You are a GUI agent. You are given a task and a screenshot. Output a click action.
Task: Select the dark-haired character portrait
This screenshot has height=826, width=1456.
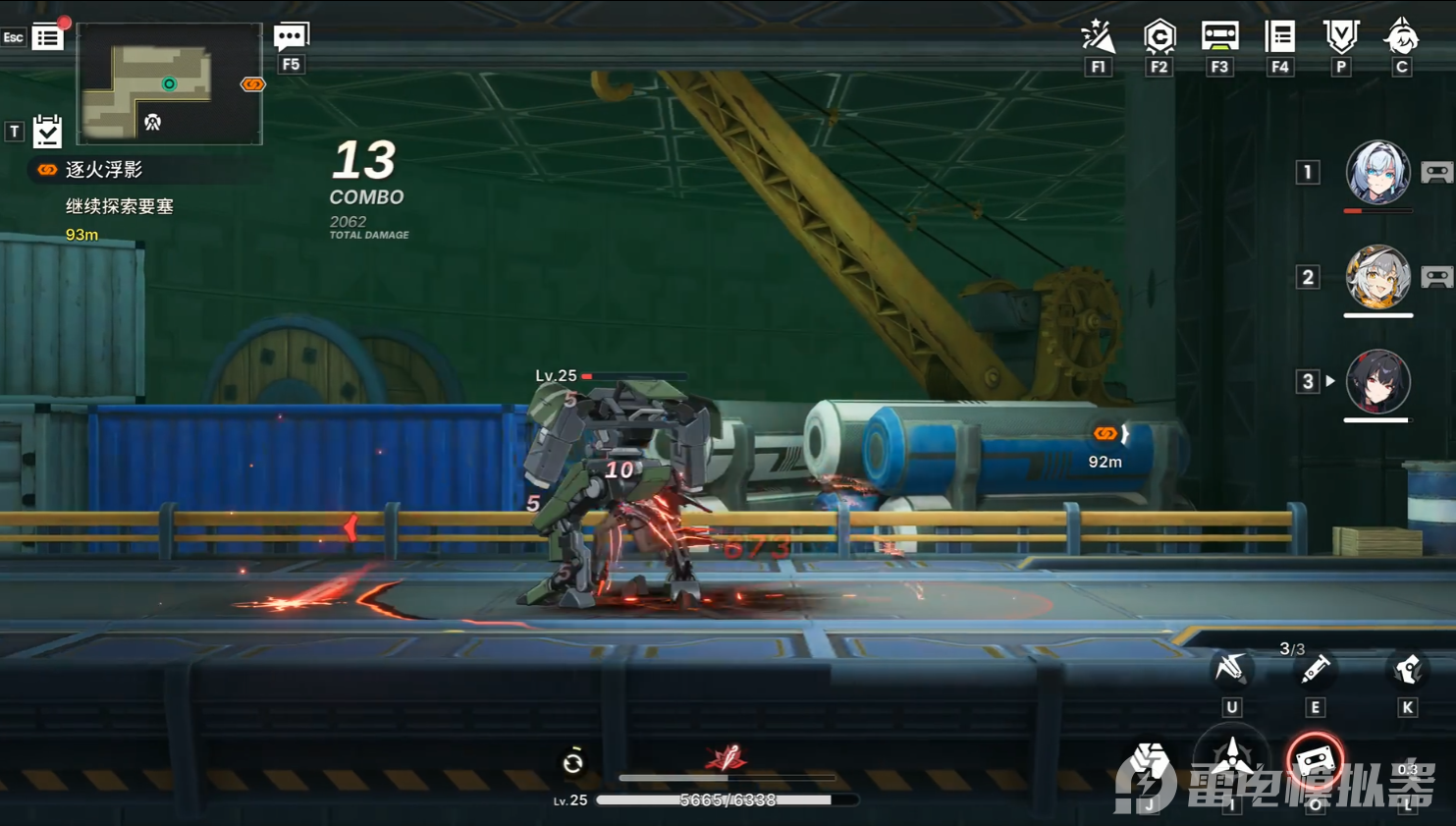[1377, 381]
